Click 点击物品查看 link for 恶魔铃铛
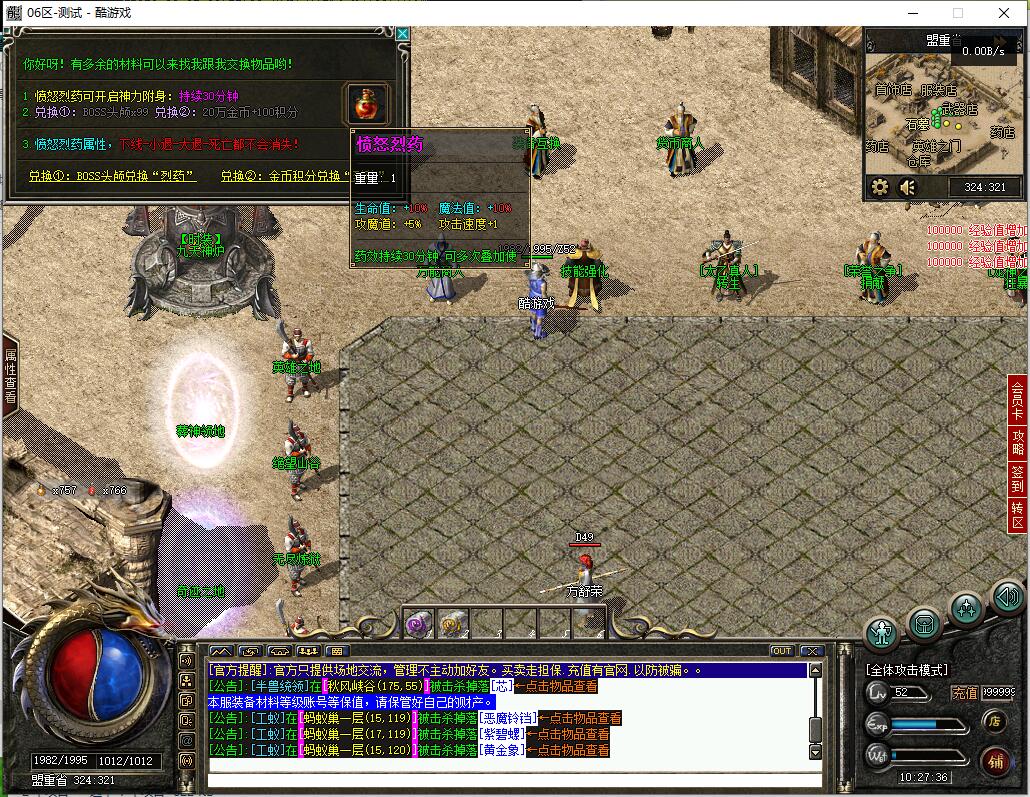This screenshot has height=797, width=1030. (580, 718)
